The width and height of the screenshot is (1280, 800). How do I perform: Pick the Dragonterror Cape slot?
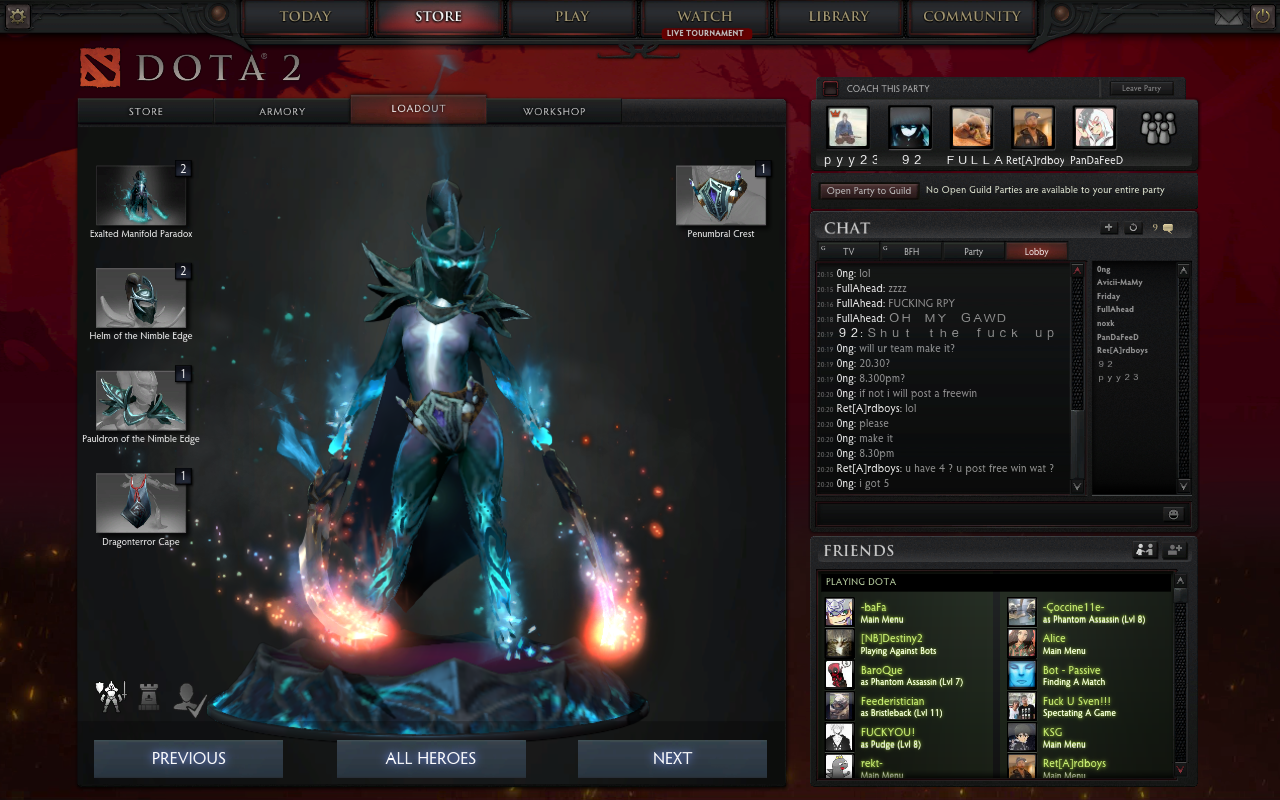click(x=141, y=503)
